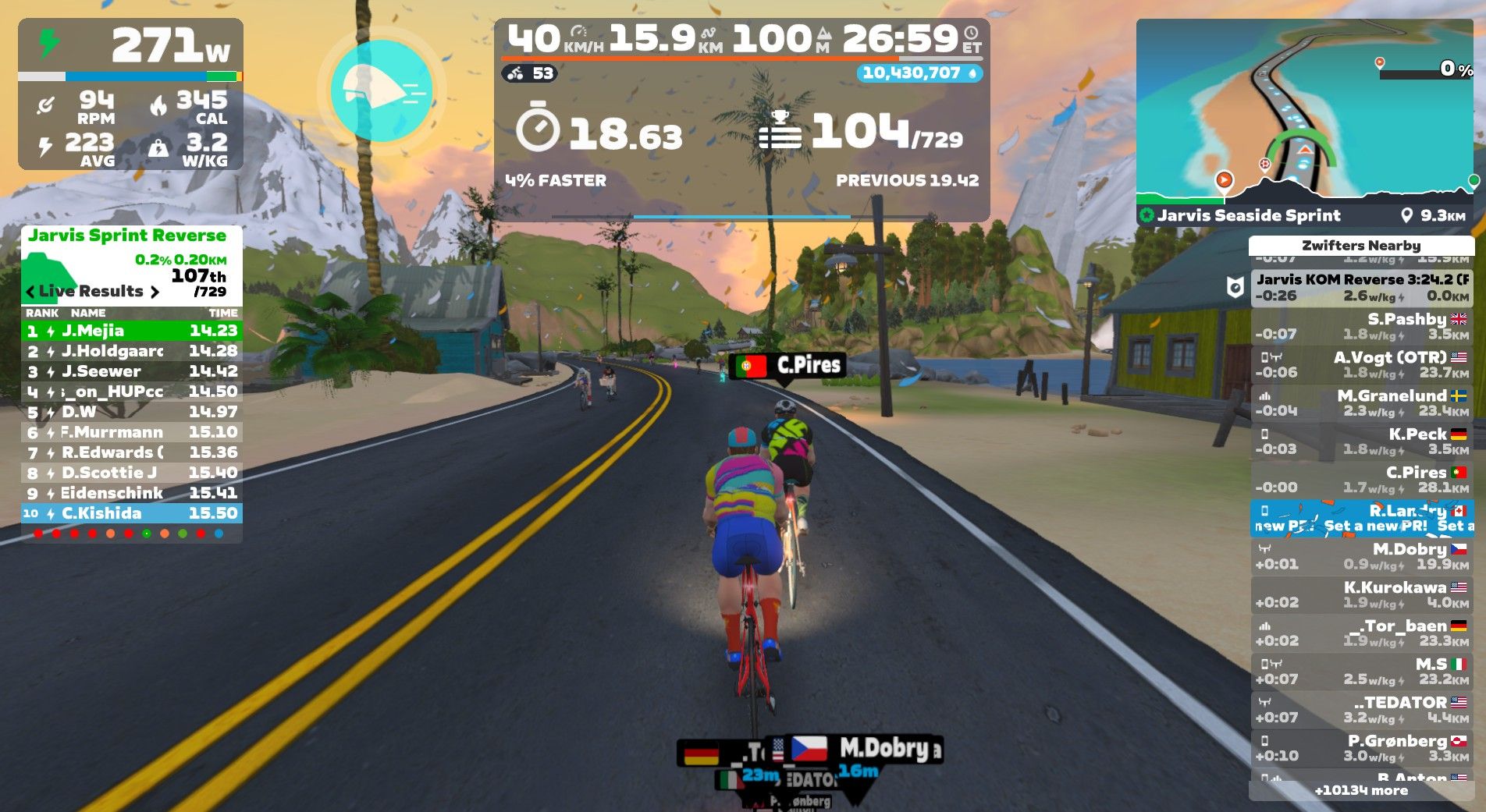Viewport: 1486px width, 812px height.
Task: Select M.Granelund in nearby list
Action: click(x=1361, y=402)
